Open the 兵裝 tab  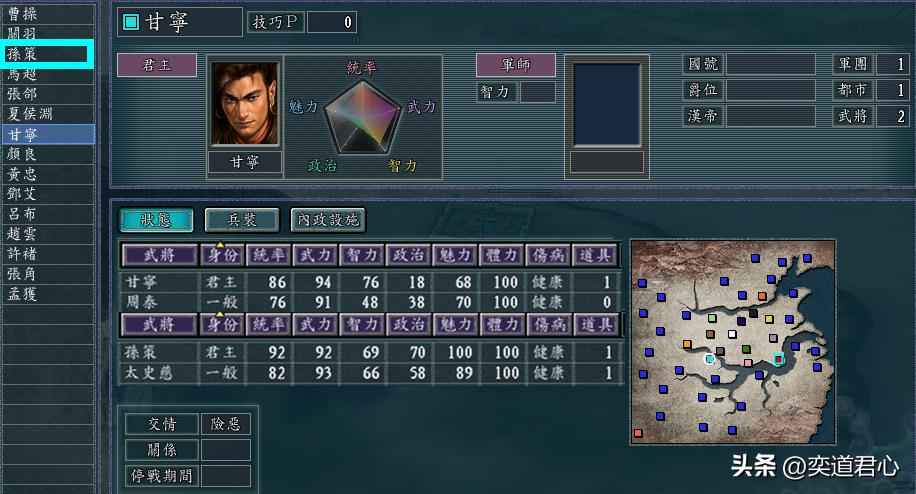coord(241,220)
